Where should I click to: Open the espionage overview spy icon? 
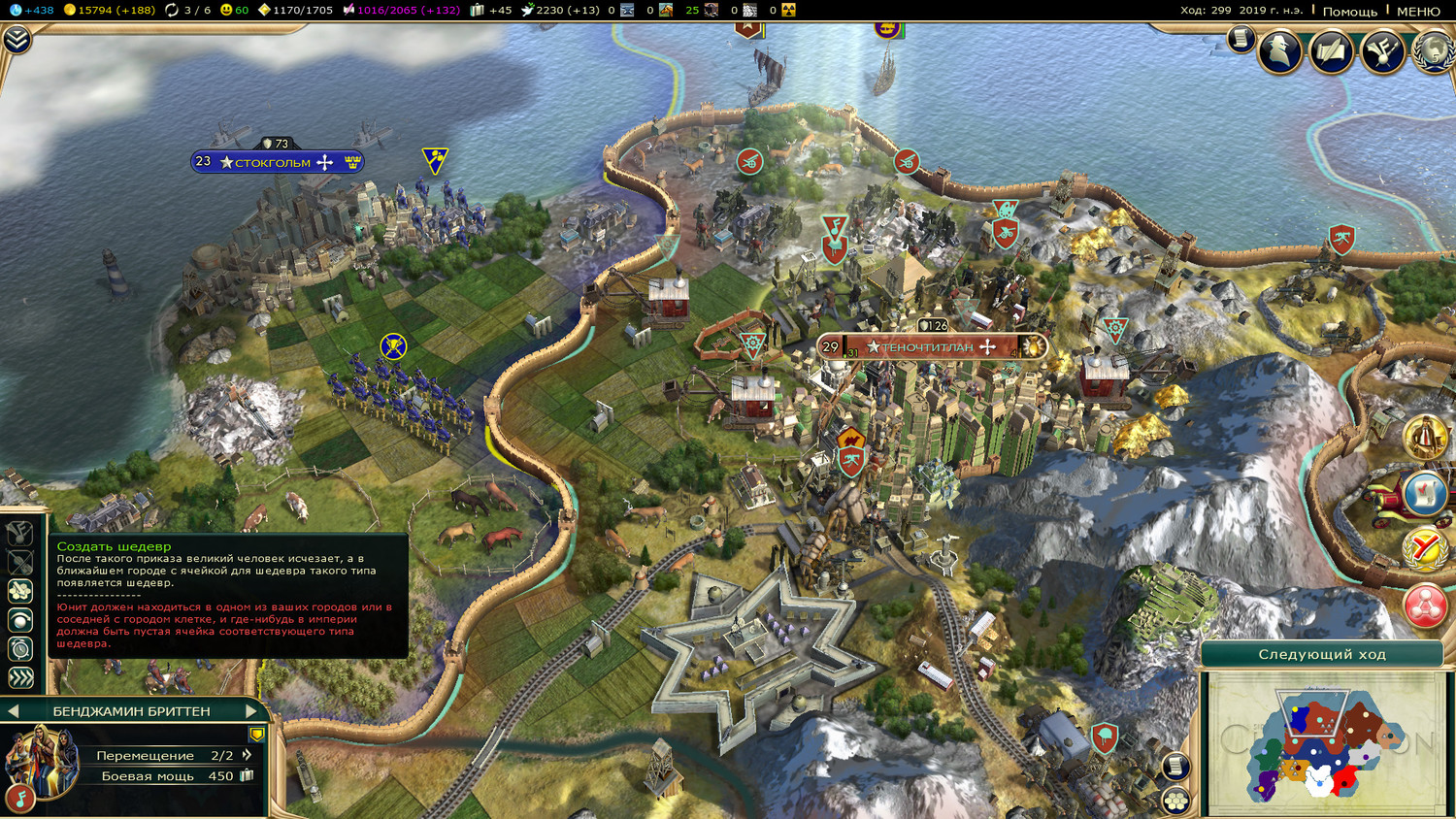pos(1279,50)
